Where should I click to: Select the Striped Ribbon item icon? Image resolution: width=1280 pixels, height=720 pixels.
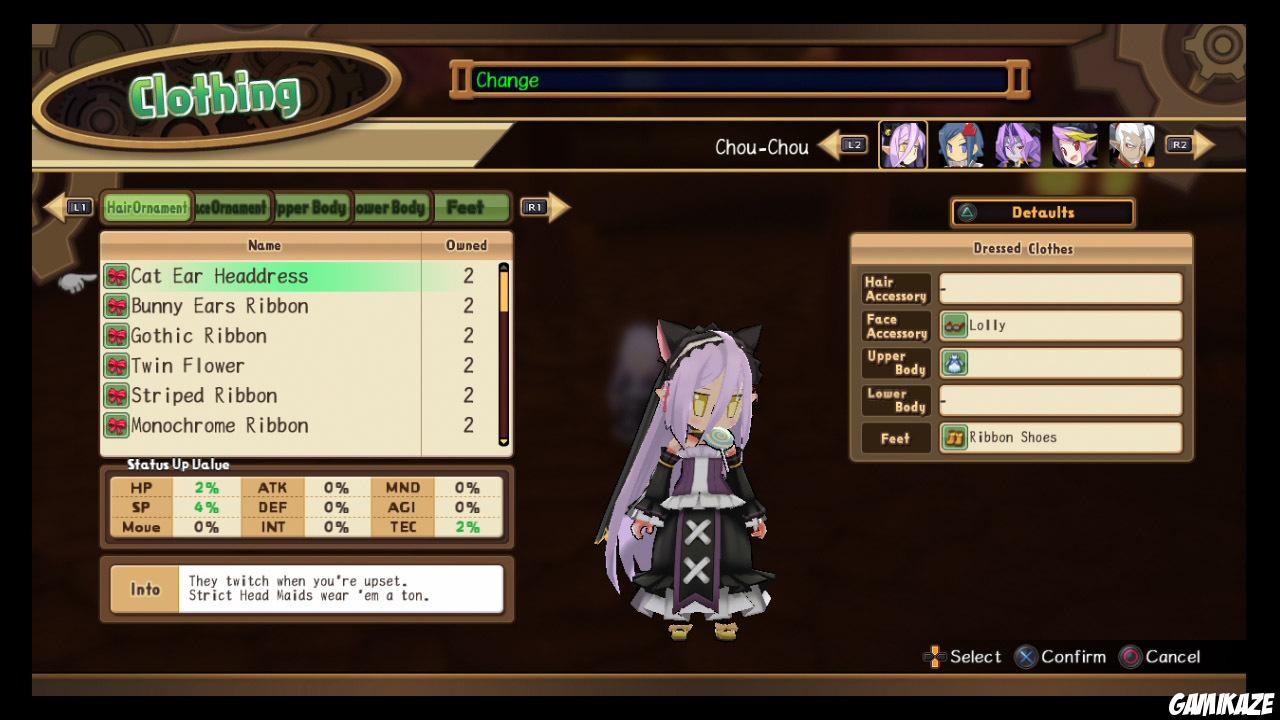click(x=118, y=396)
